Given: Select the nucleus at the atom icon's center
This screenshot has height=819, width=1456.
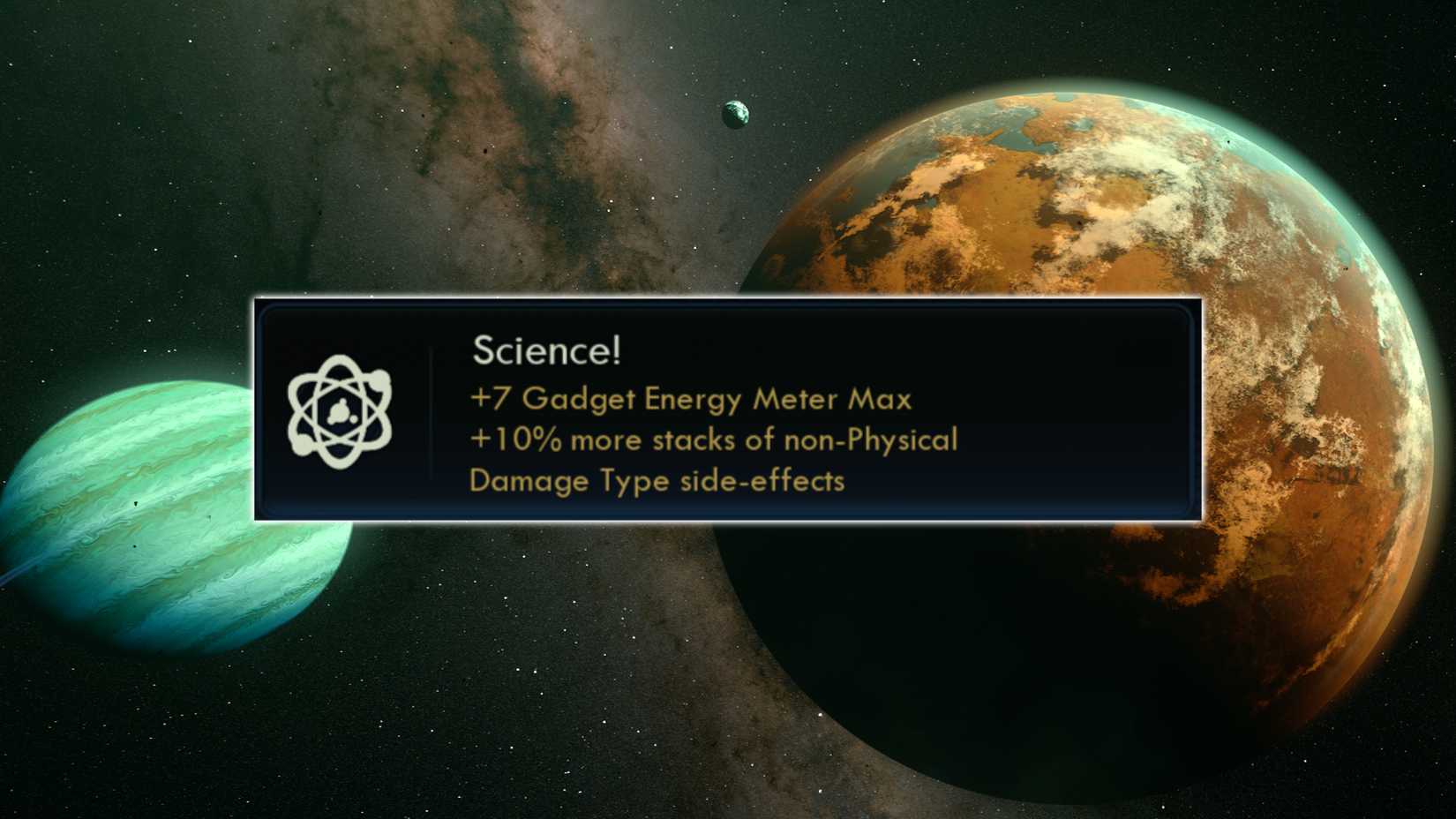Looking at the screenshot, I should [x=341, y=410].
